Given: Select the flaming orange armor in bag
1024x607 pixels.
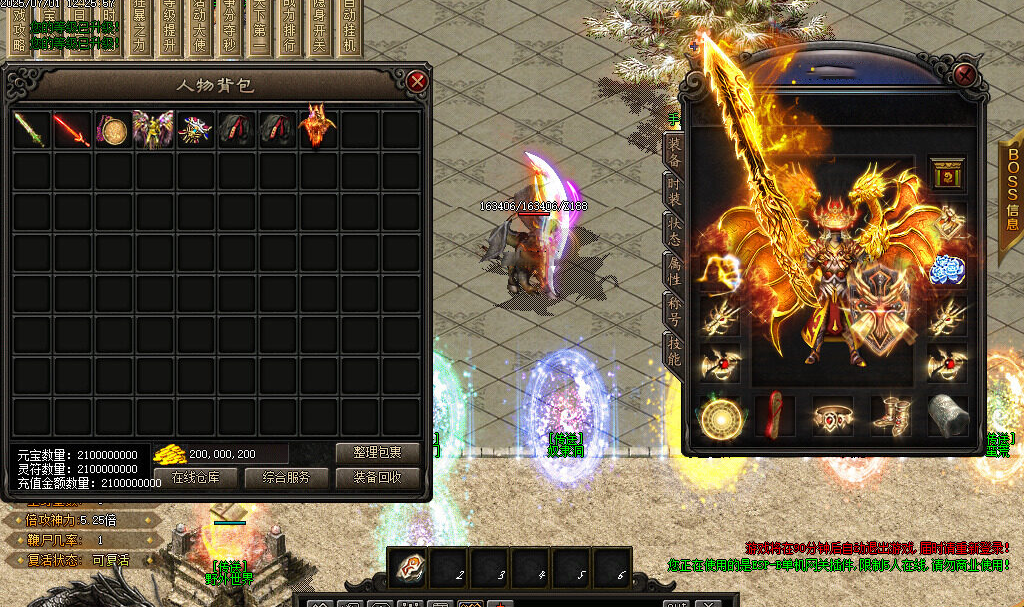Looking at the screenshot, I should [318, 128].
